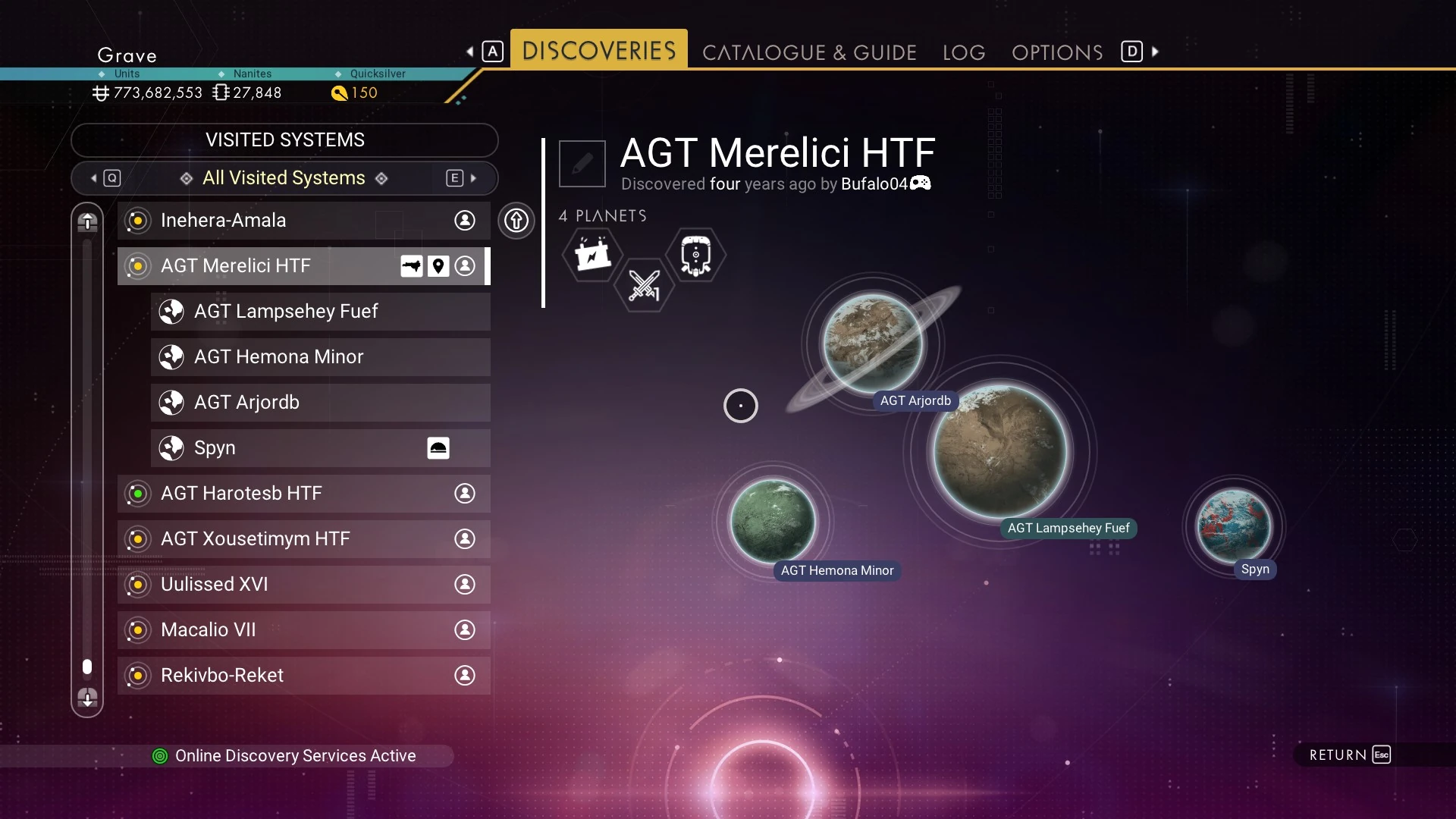Switch to the Catalogue & Guide tab

[x=809, y=52]
